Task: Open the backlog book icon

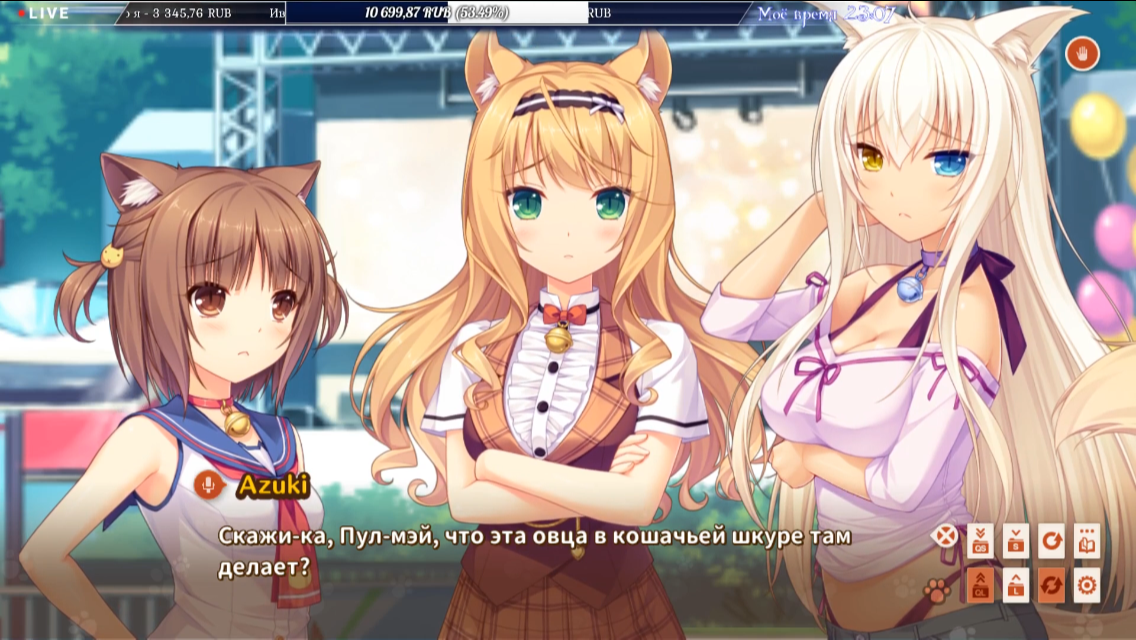Action: pyautogui.click(x=1087, y=541)
